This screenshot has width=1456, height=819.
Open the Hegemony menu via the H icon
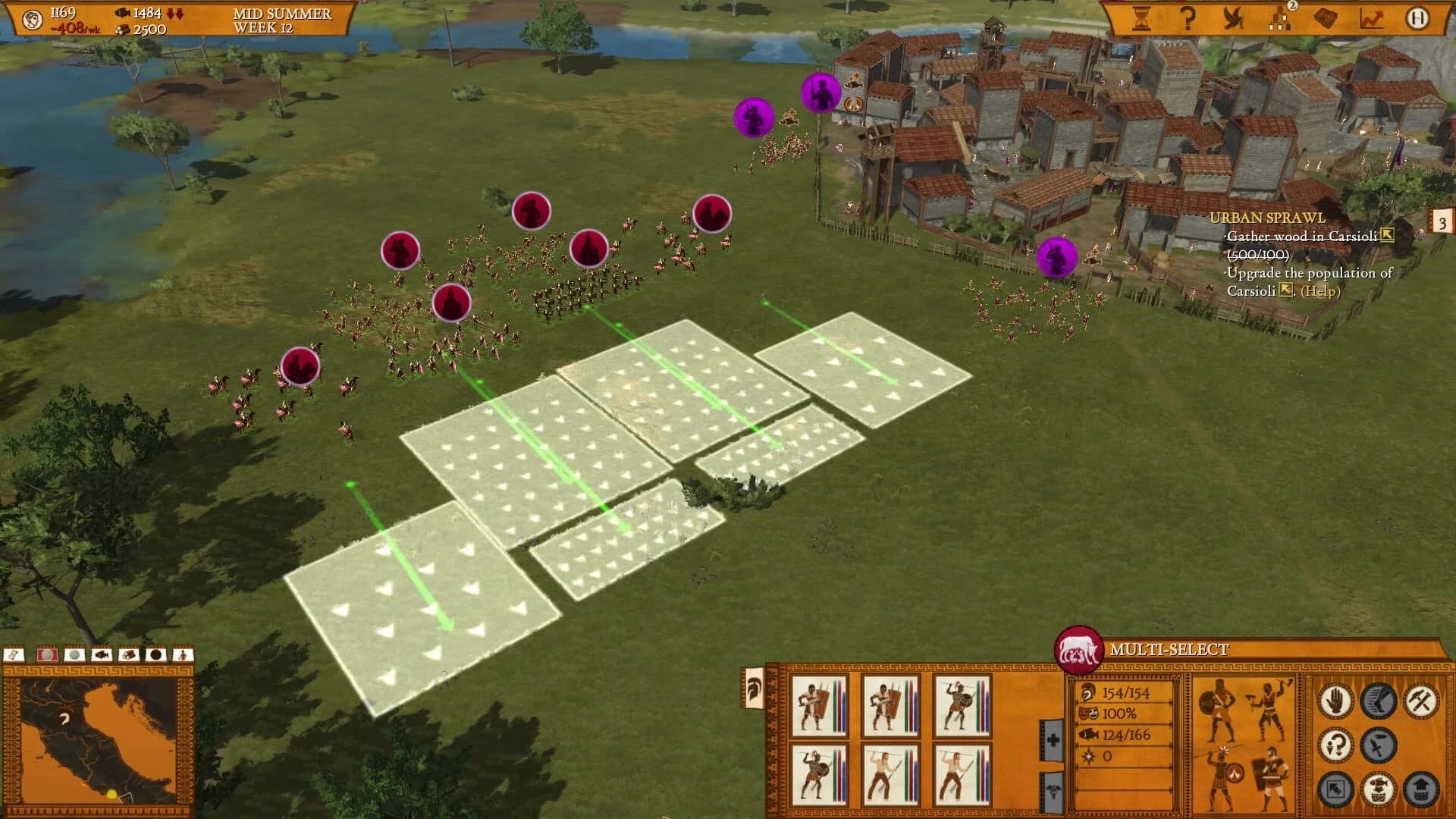pos(1417,18)
